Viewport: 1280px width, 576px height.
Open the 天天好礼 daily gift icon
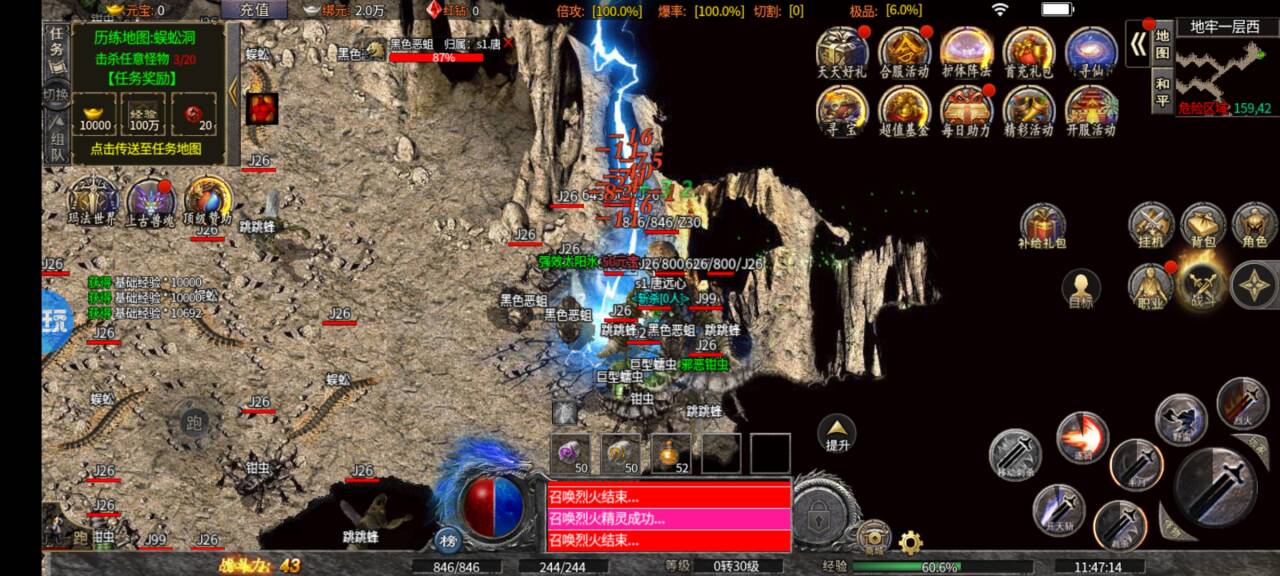pyautogui.click(x=842, y=52)
